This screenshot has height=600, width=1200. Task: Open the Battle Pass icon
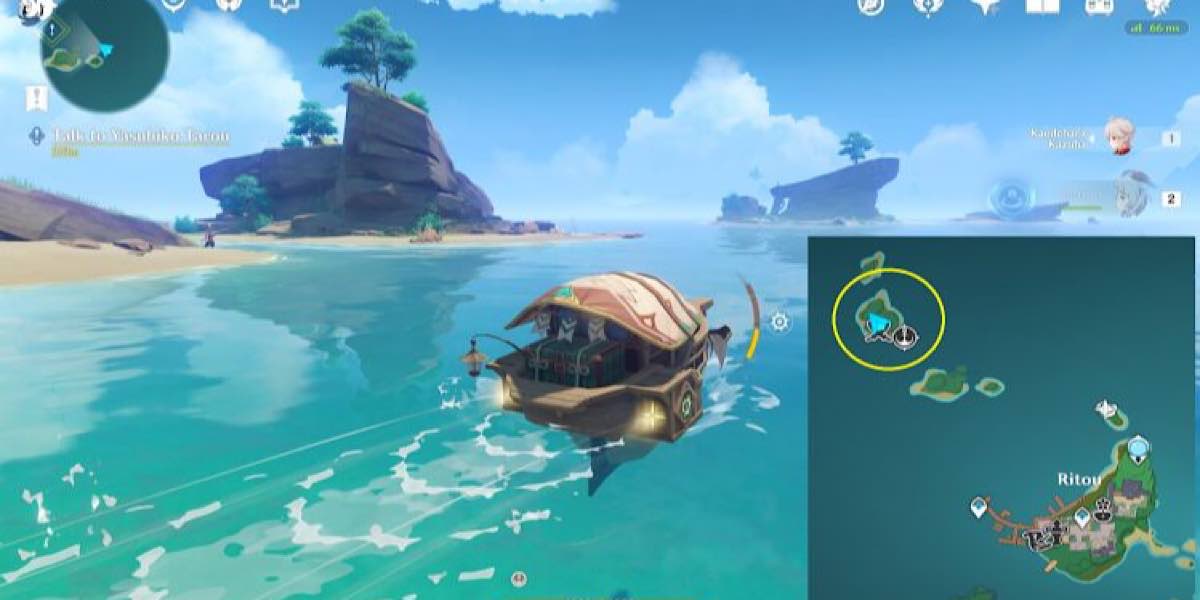[x=1100, y=7]
